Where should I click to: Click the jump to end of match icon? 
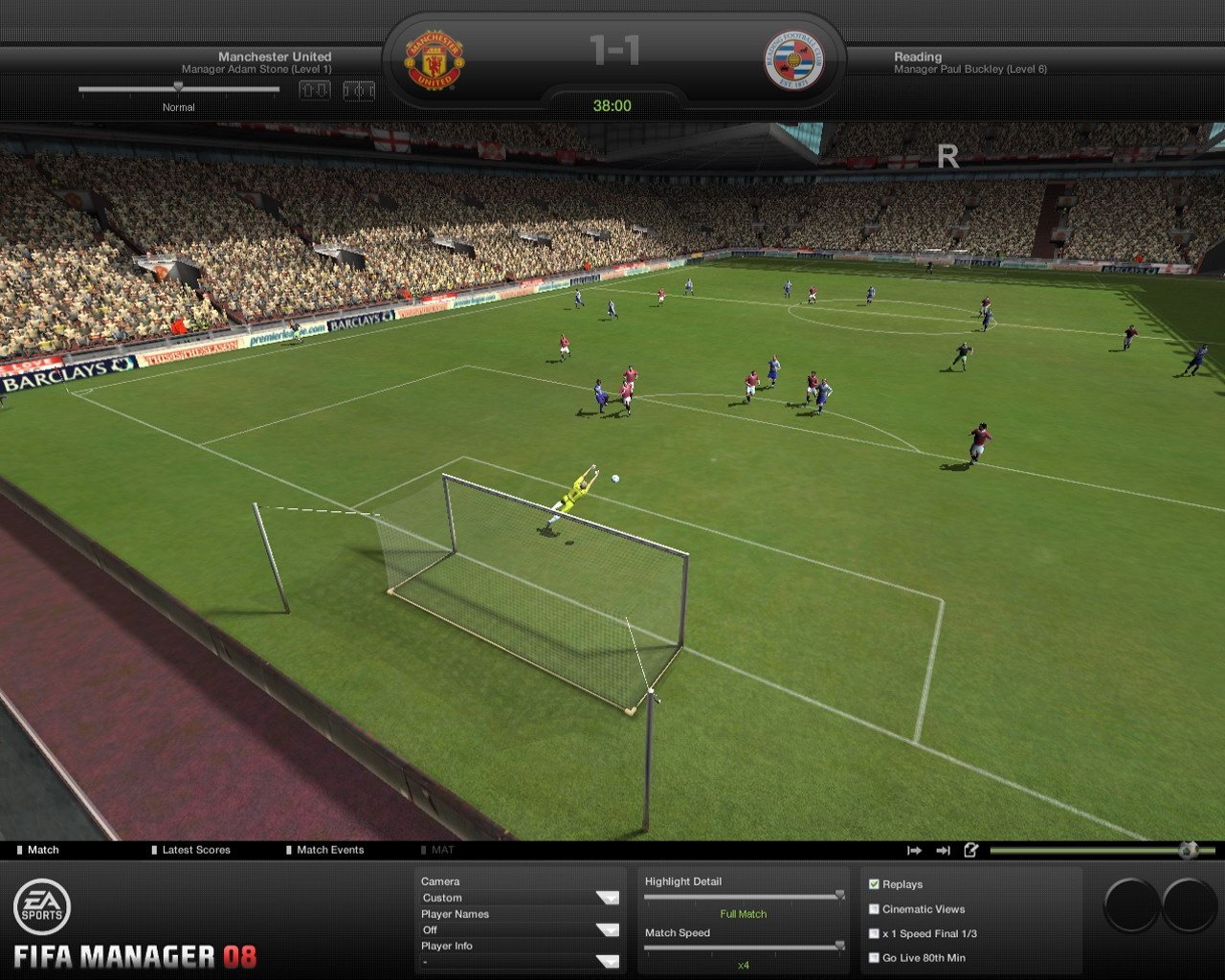(943, 849)
